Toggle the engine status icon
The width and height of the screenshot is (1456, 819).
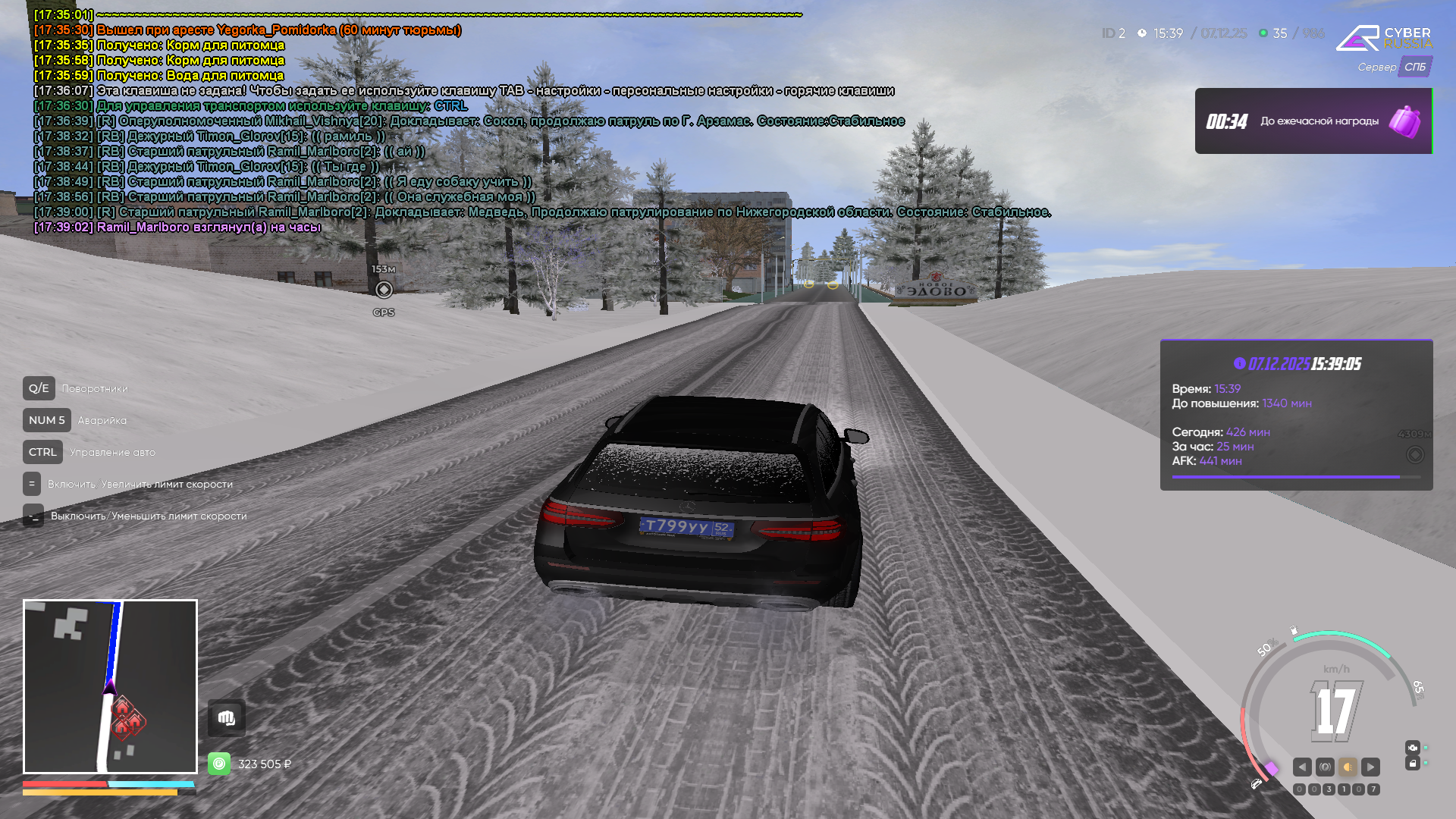[x=1412, y=747]
